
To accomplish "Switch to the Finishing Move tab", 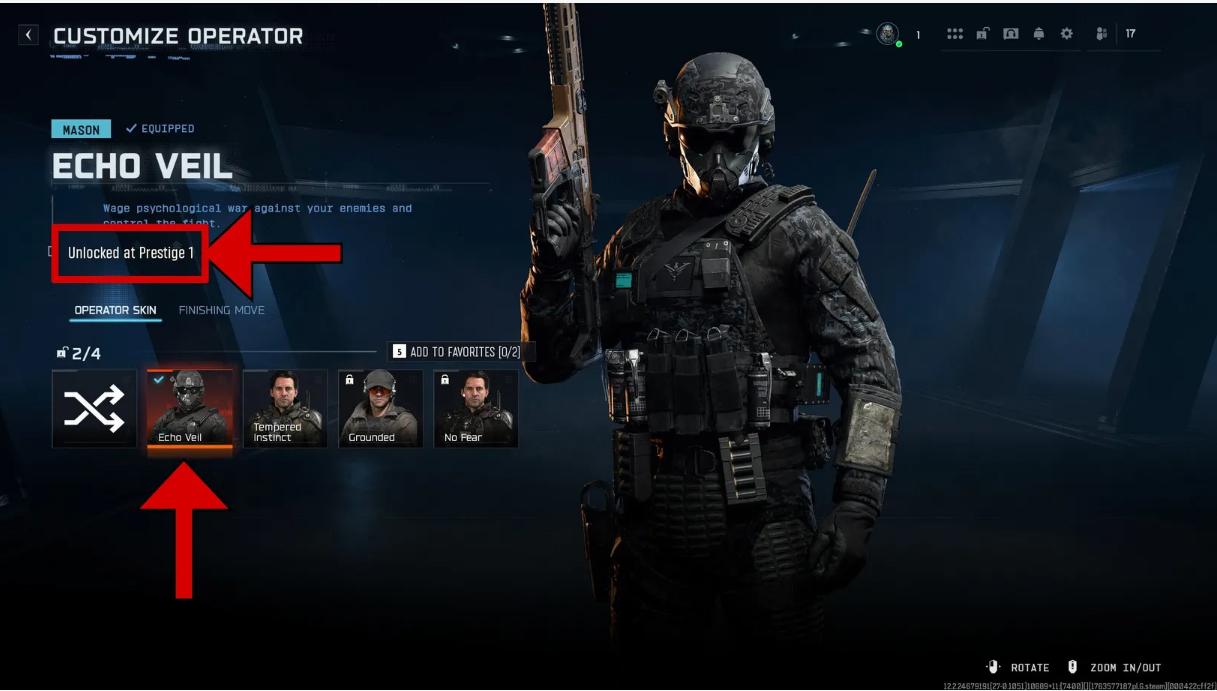I will [x=221, y=310].
